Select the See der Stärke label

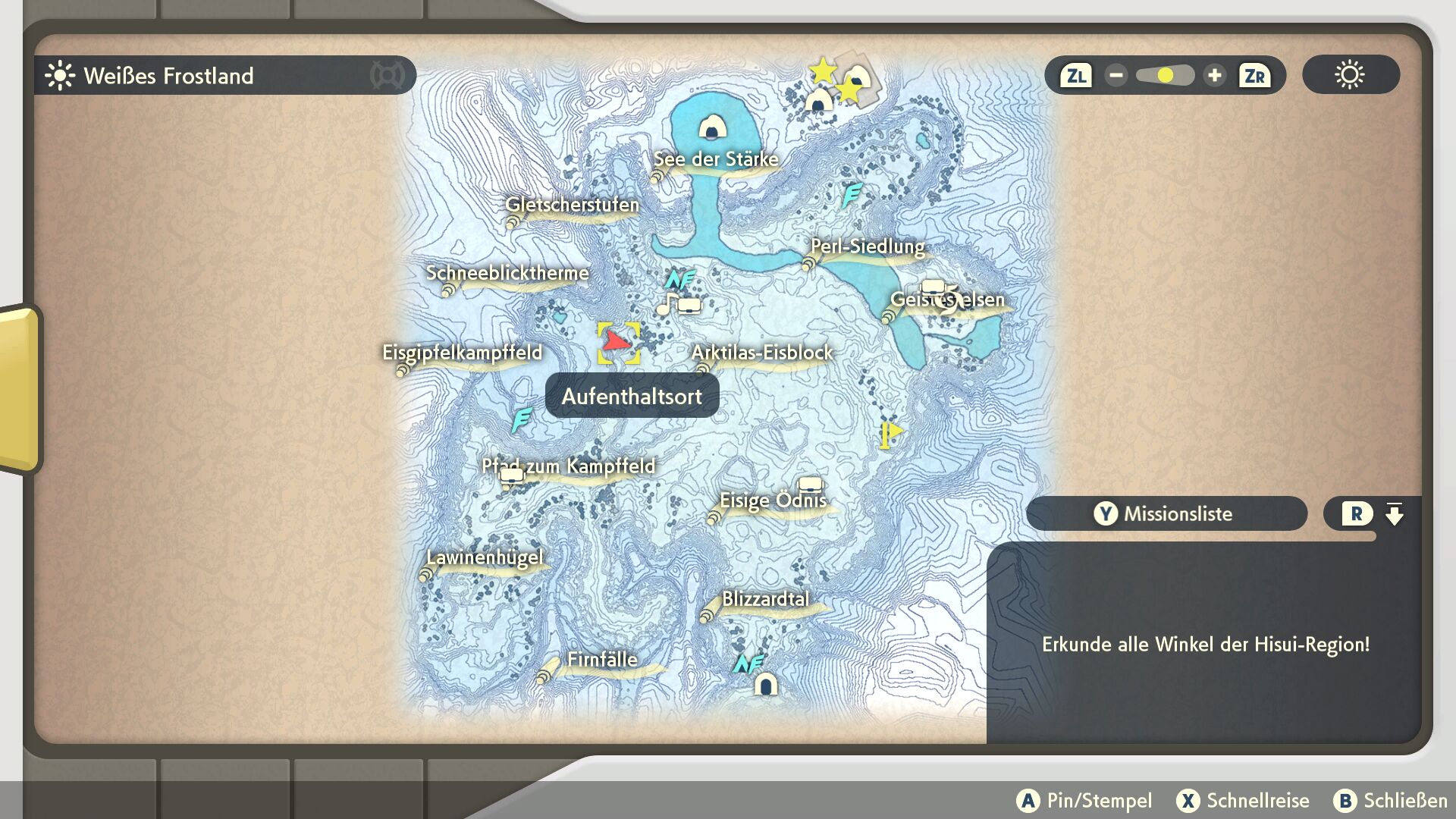[716, 159]
